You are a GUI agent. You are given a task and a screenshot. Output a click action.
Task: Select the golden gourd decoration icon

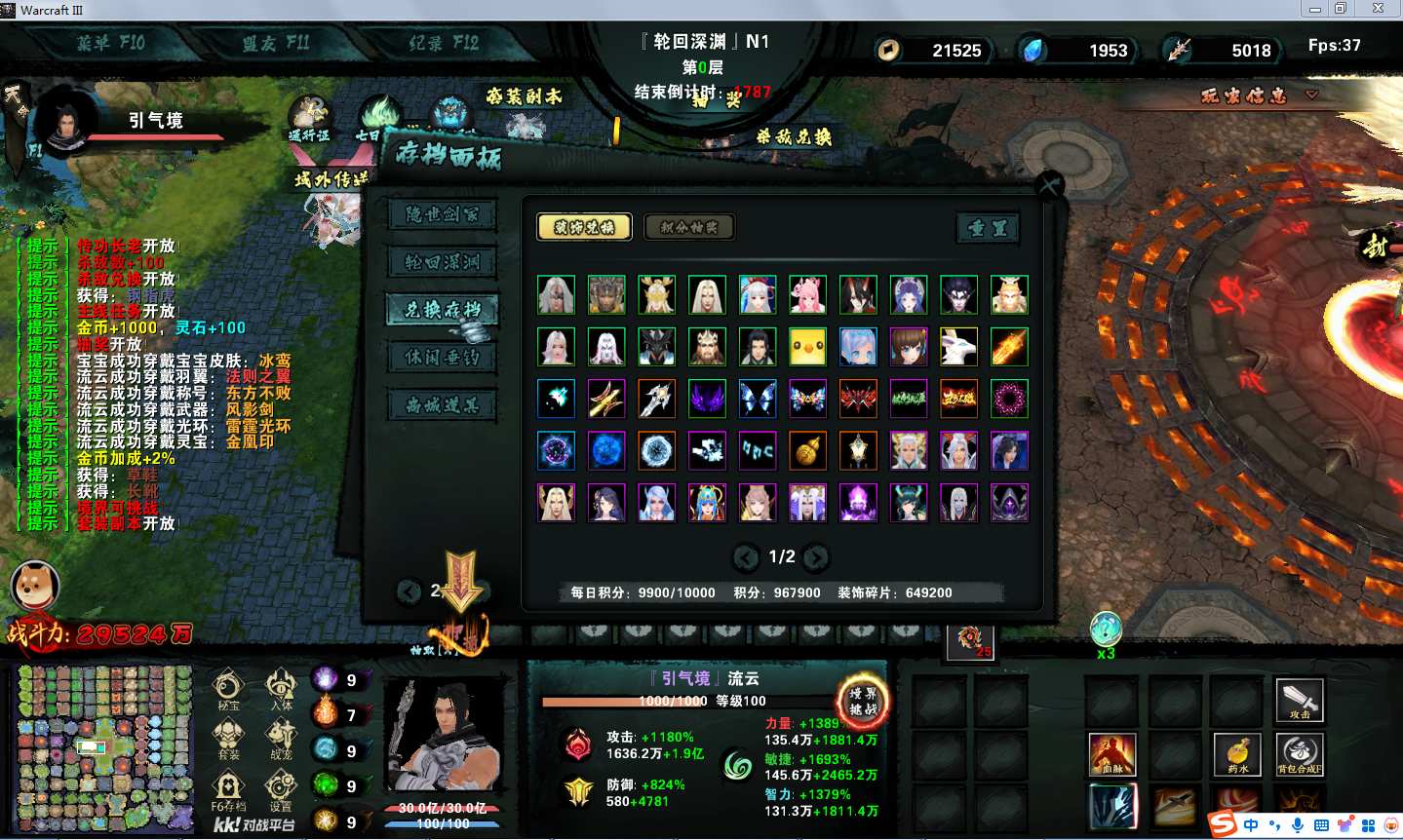coord(807,450)
